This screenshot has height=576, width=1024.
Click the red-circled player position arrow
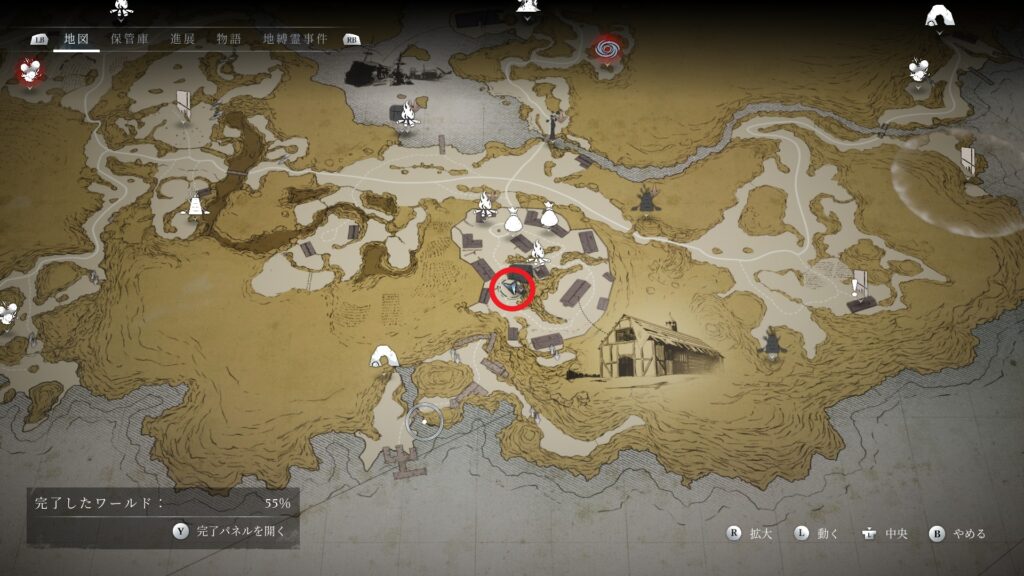coord(514,289)
